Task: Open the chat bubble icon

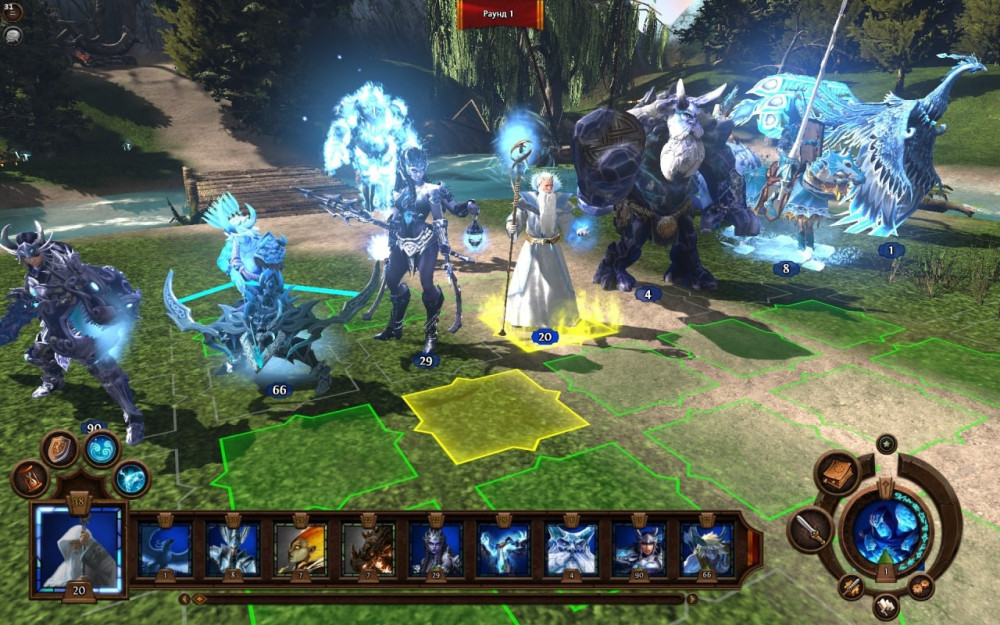Action: 13,35
